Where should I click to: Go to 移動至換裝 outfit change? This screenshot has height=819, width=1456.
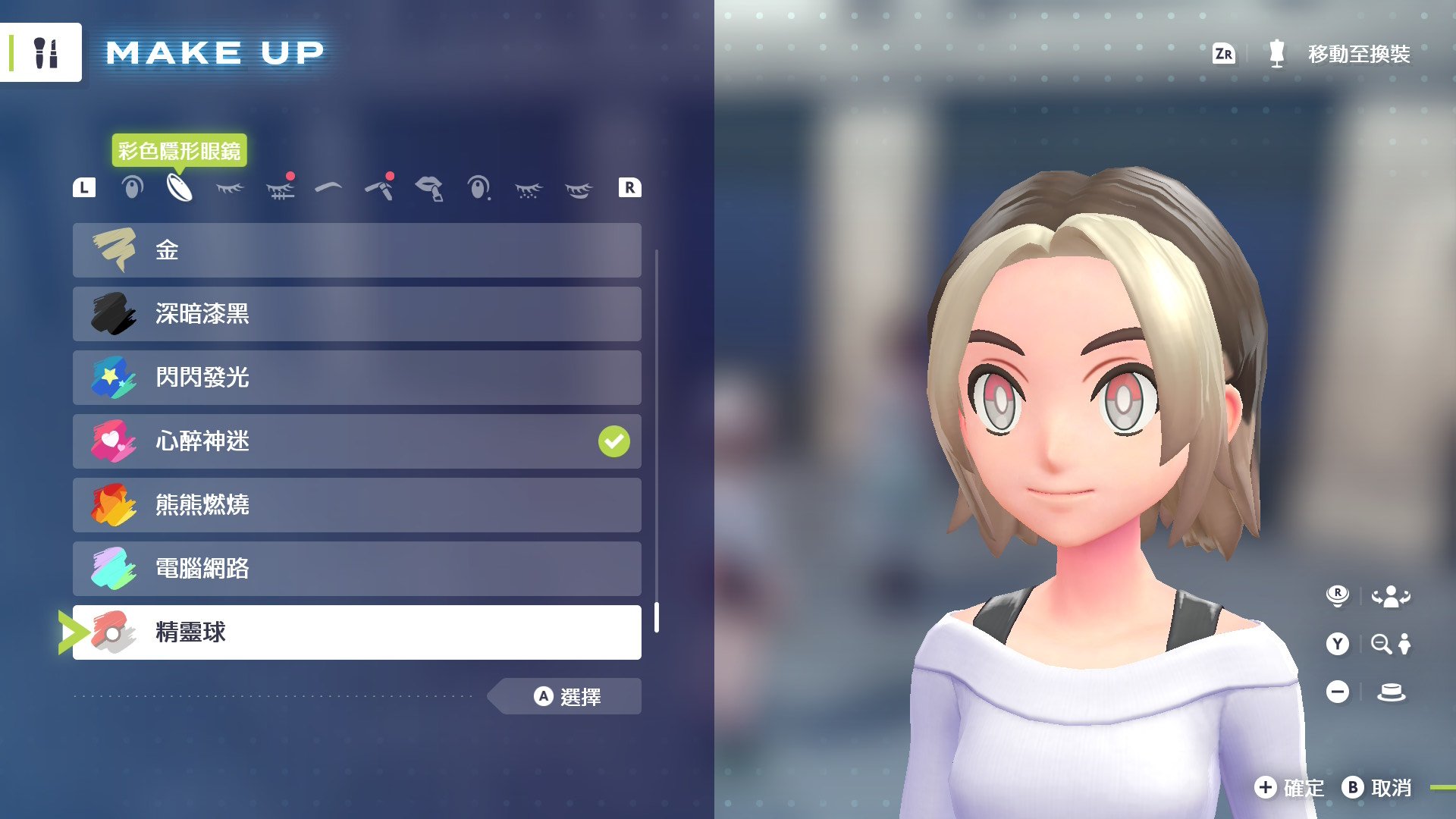(1339, 54)
